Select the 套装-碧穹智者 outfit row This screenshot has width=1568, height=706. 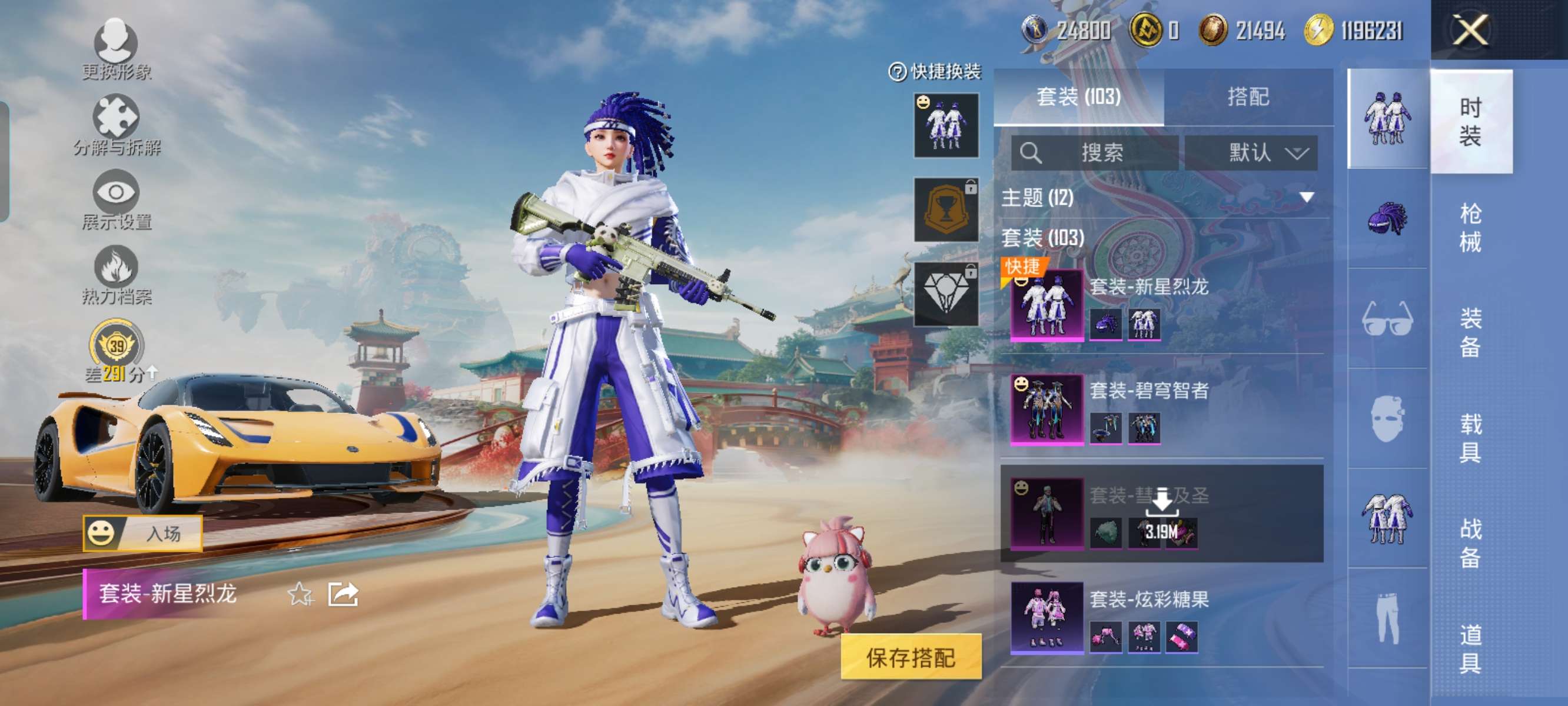click(x=1161, y=408)
